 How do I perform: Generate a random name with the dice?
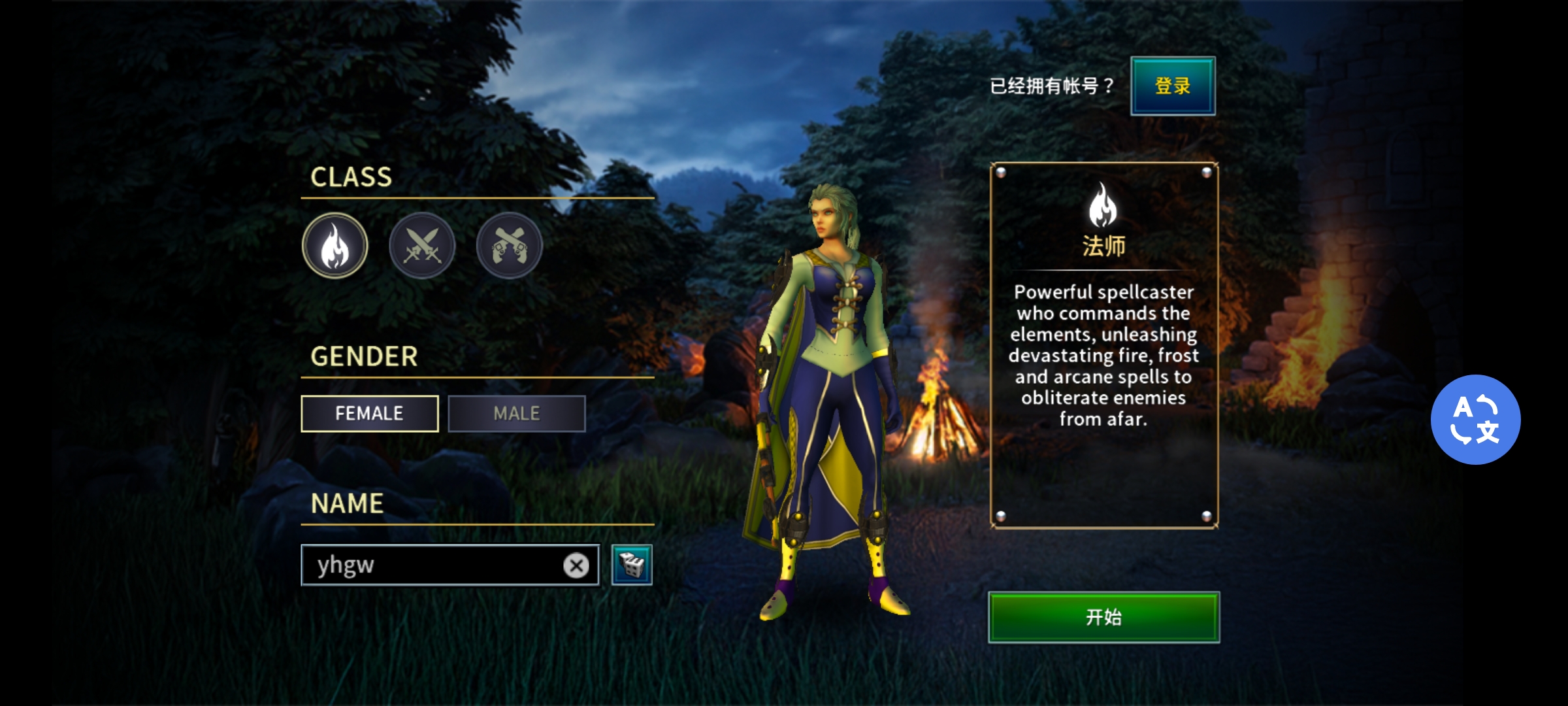tap(632, 565)
